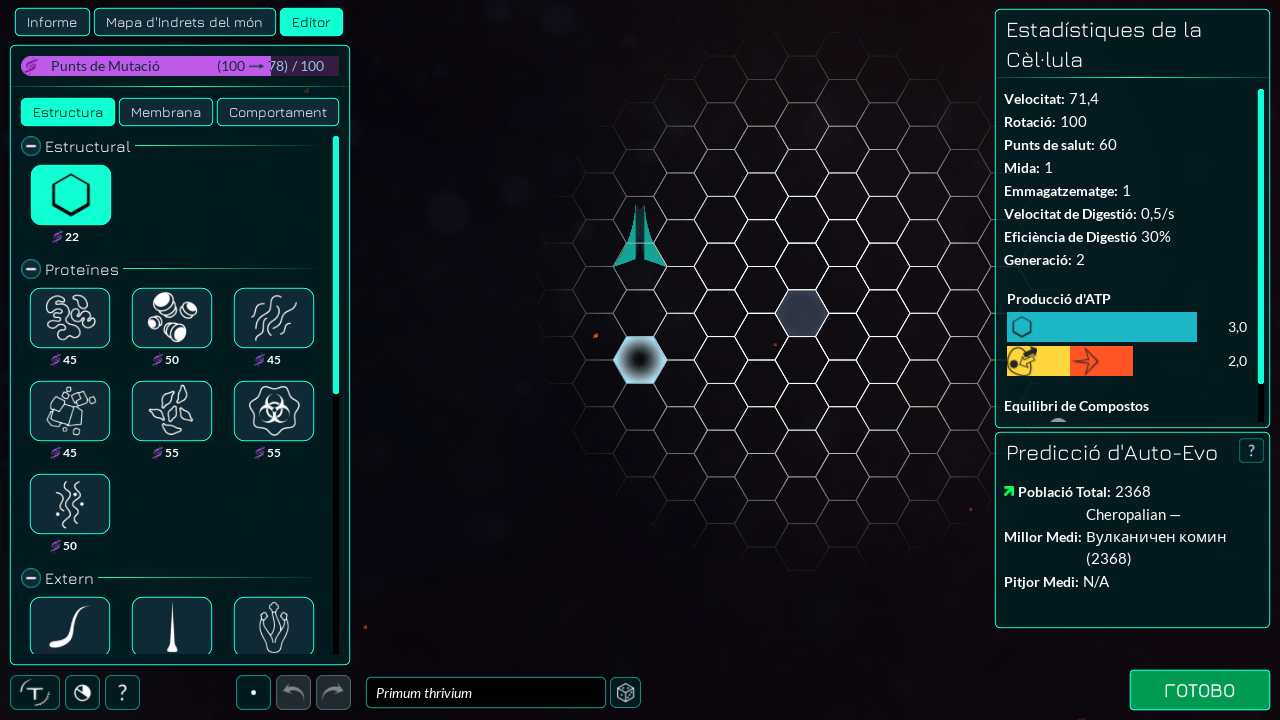1280x720 pixels.
Task: Select the Nitrogenase protein costing 55
Action: point(172,411)
